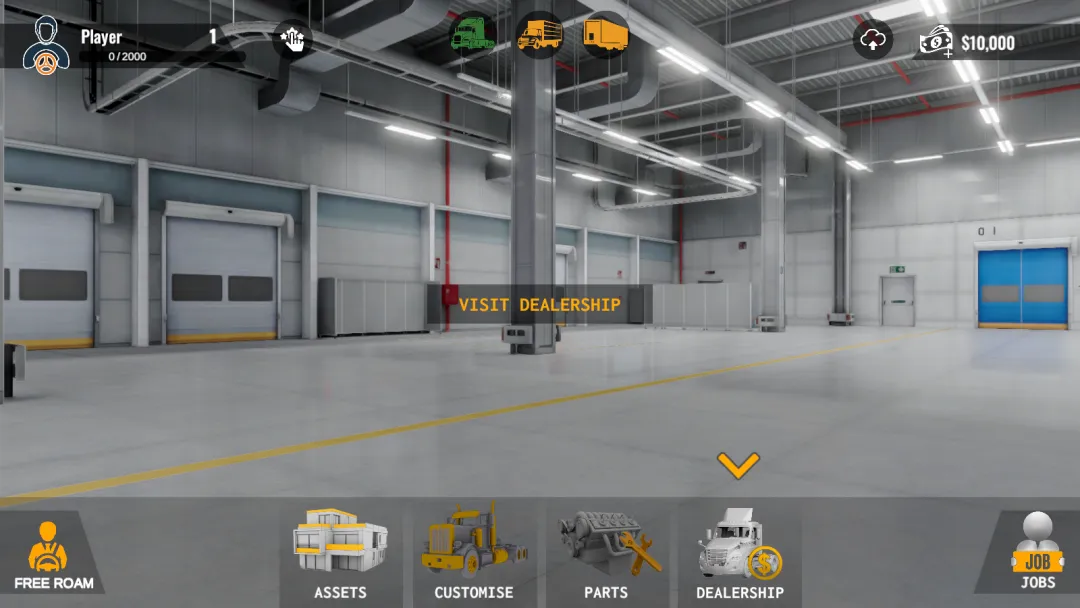Viewport: 1080px width, 608px height.
Task: Select the orange flatbed truck icon
Action: 539,36
